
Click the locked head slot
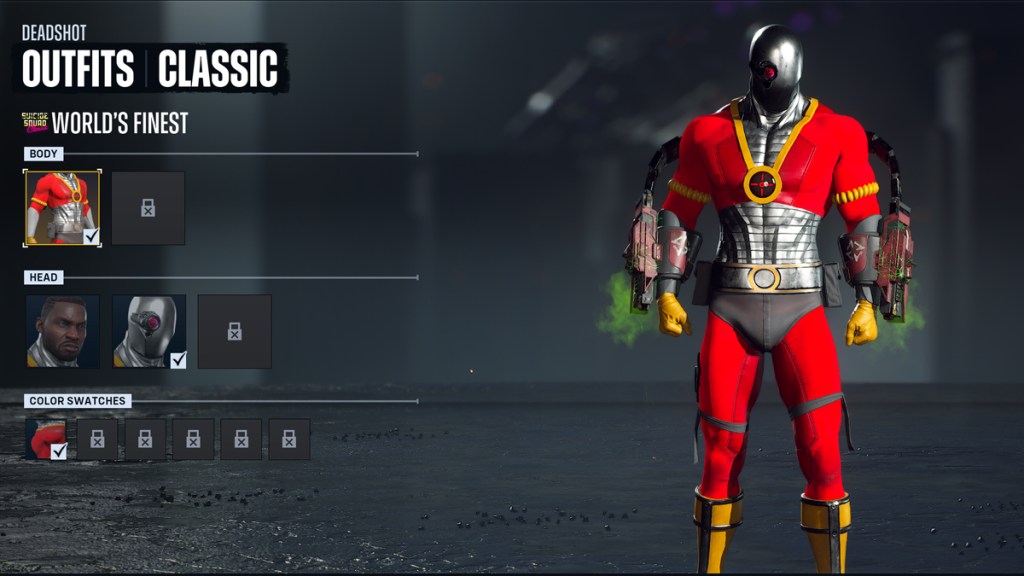pos(235,331)
